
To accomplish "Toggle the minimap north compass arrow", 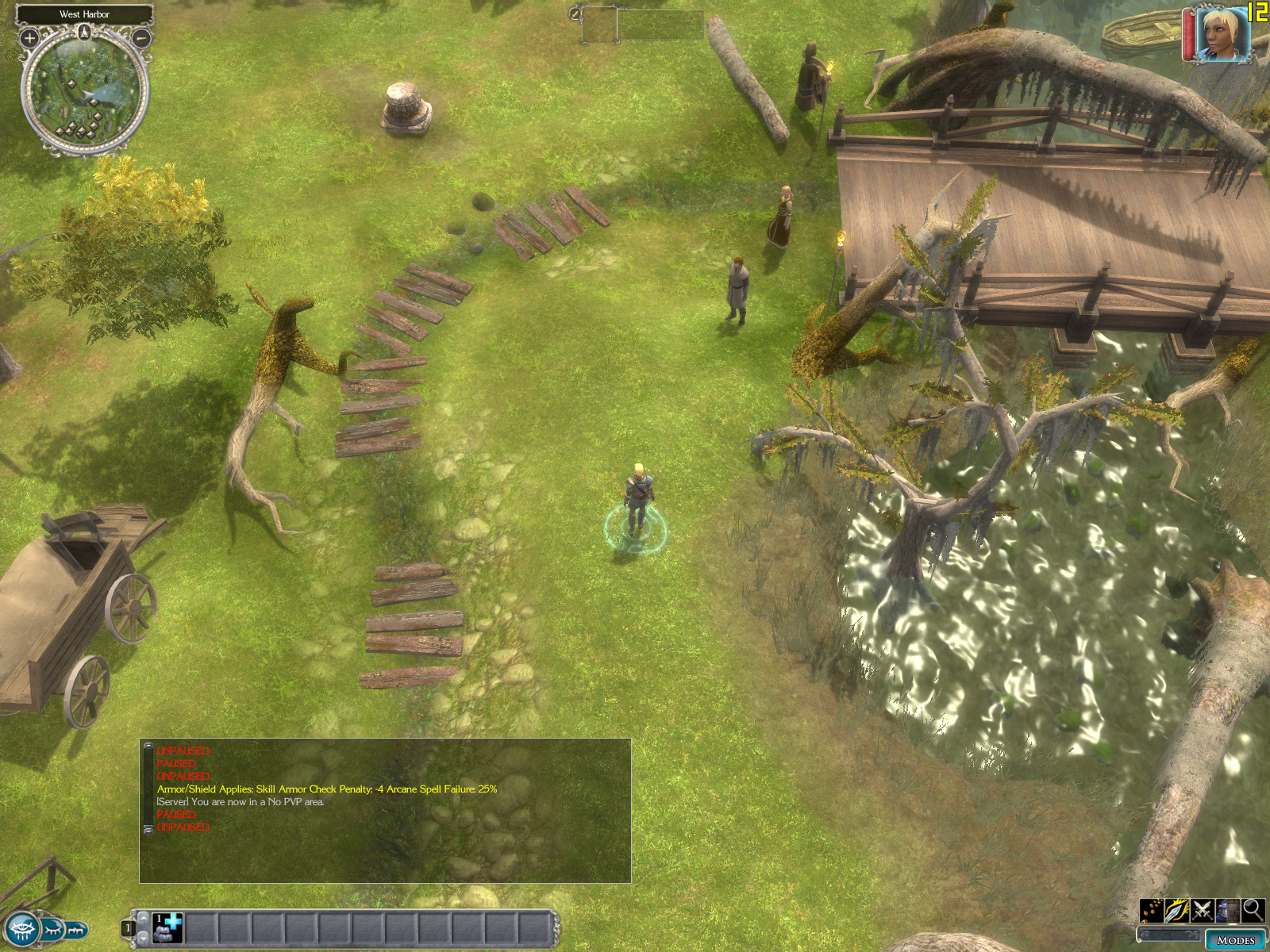I will pos(85,32).
